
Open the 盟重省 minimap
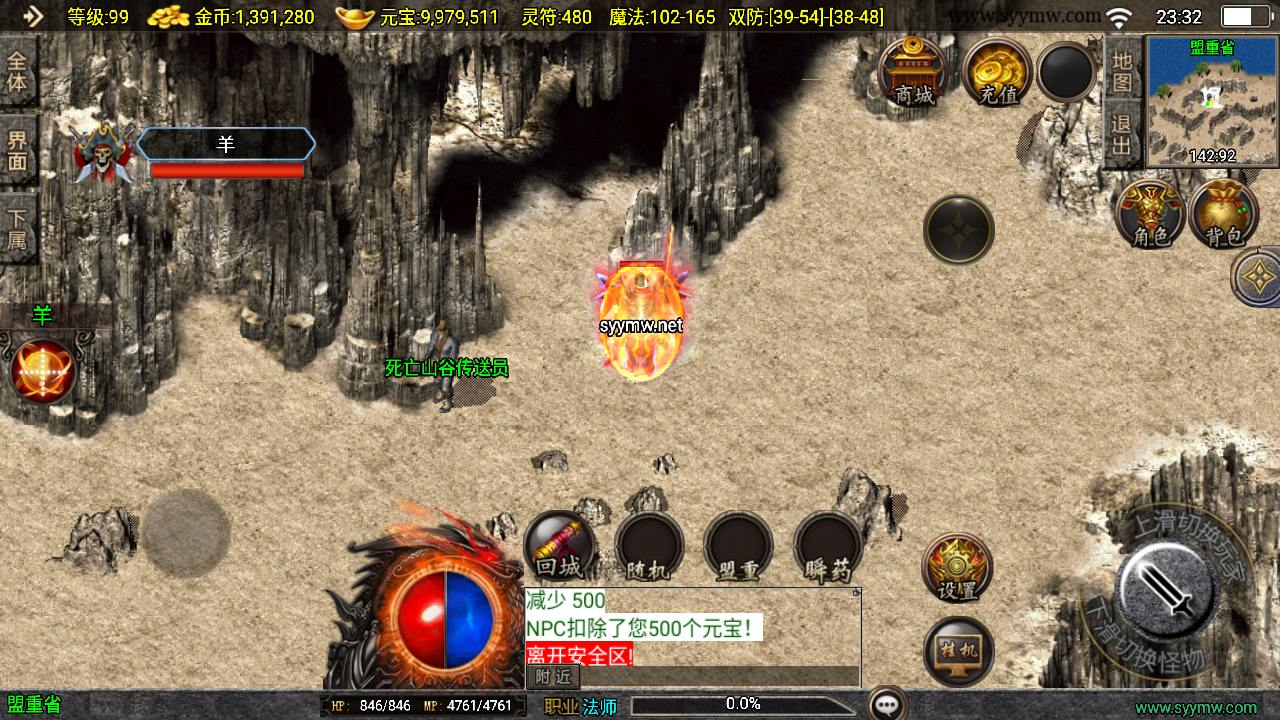(1212, 101)
